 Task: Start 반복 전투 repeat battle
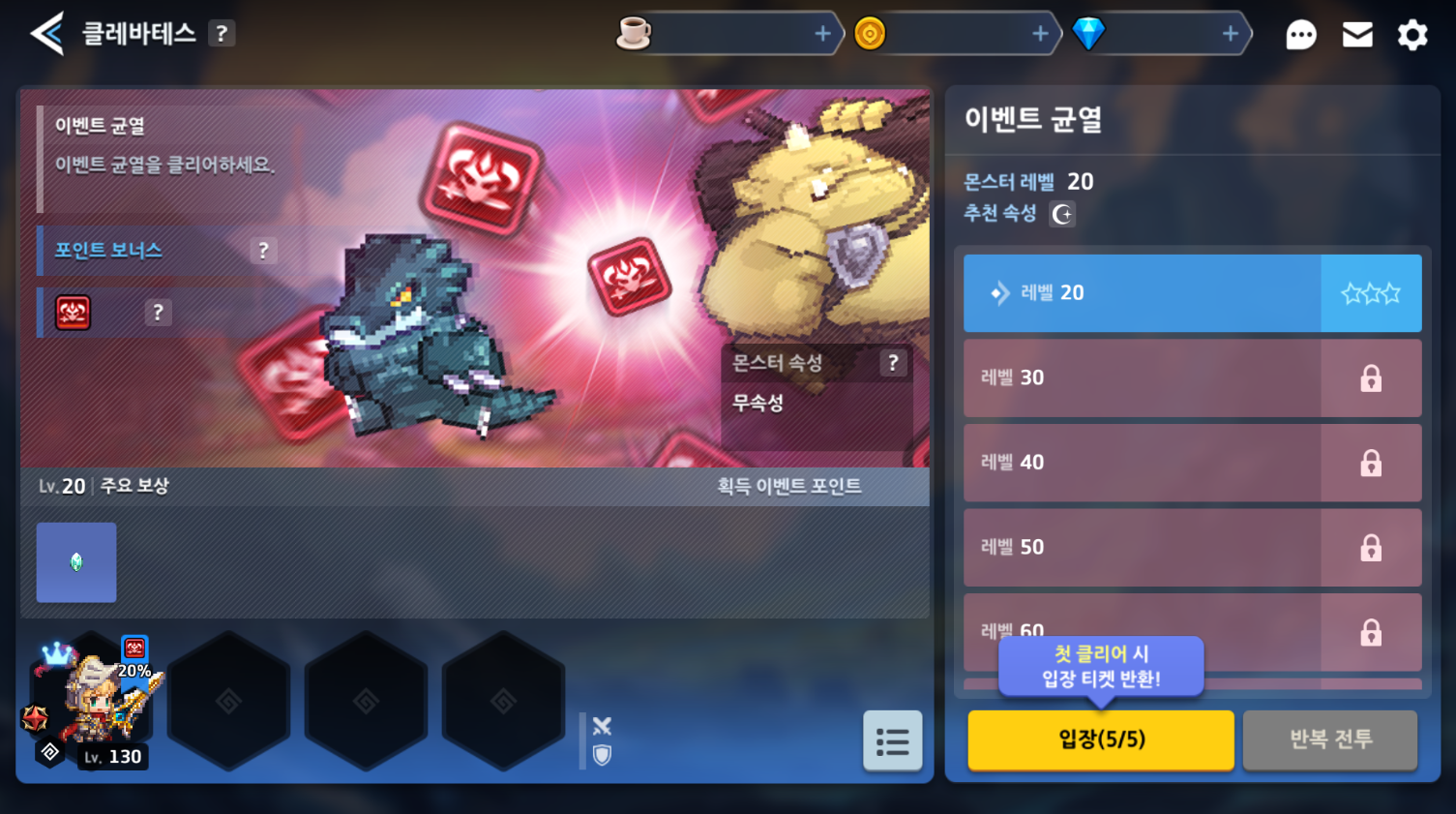click(x=1330, y=739)
